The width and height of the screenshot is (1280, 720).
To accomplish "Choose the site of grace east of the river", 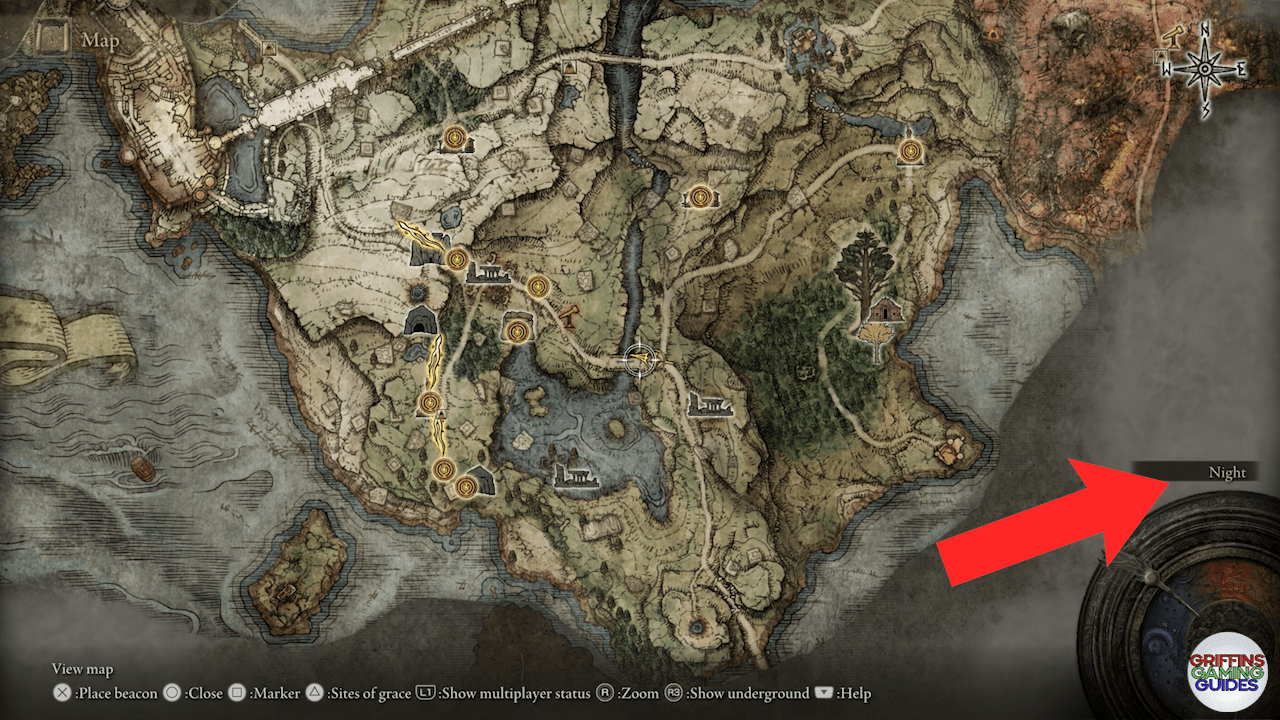I will coord(700,196).
